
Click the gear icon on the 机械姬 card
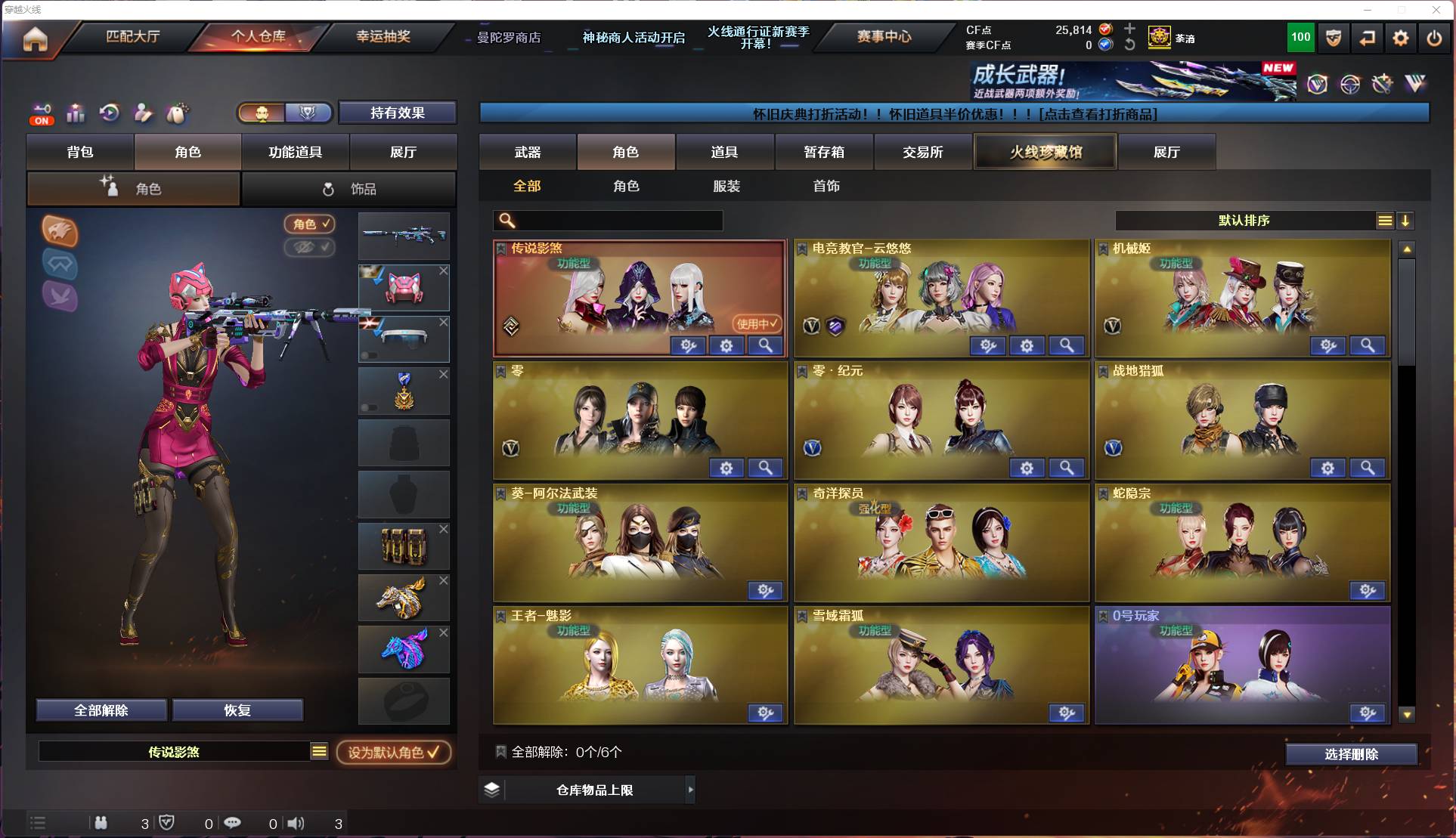(x=1328, y=345)
